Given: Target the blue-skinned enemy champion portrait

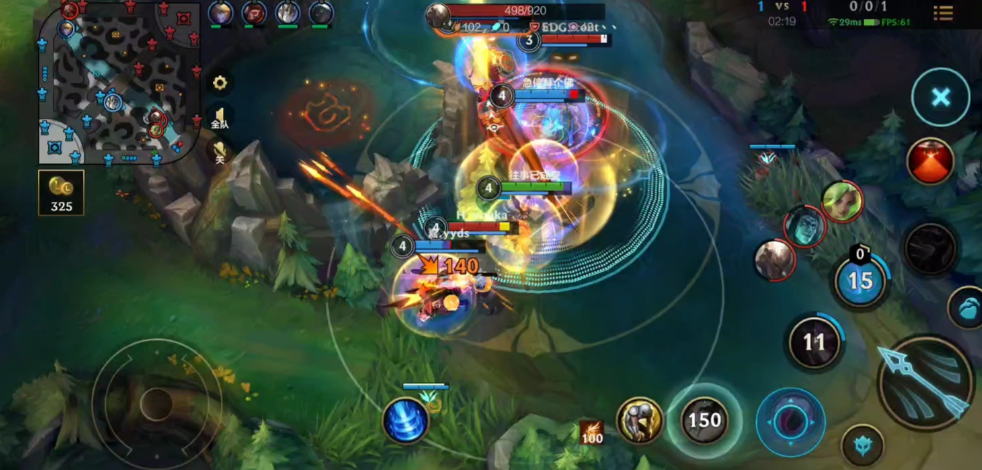Looking at the screenshot, I should click(804, 226).
